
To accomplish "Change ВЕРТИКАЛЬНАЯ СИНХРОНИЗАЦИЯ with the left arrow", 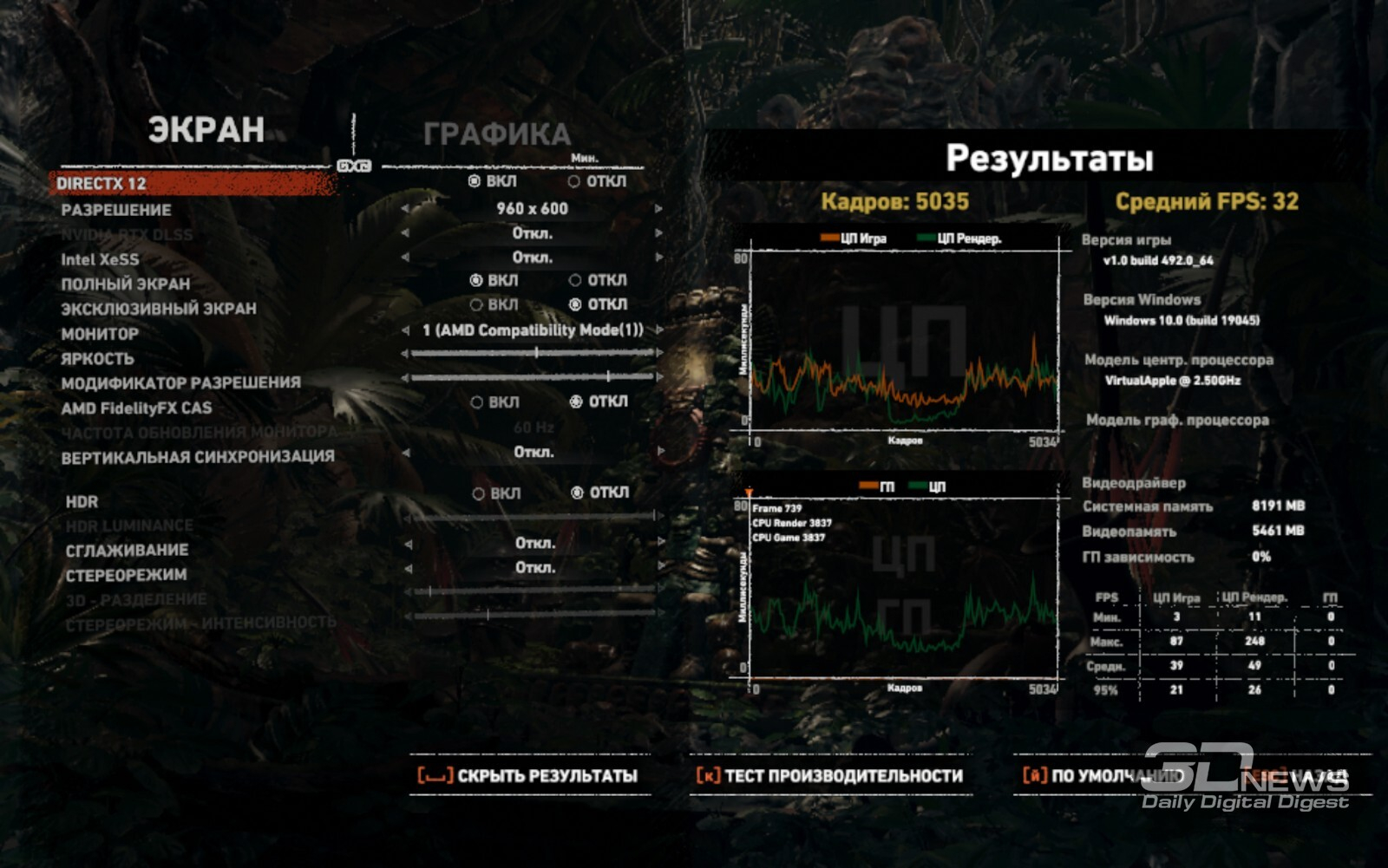I will (x=405, y=453).
